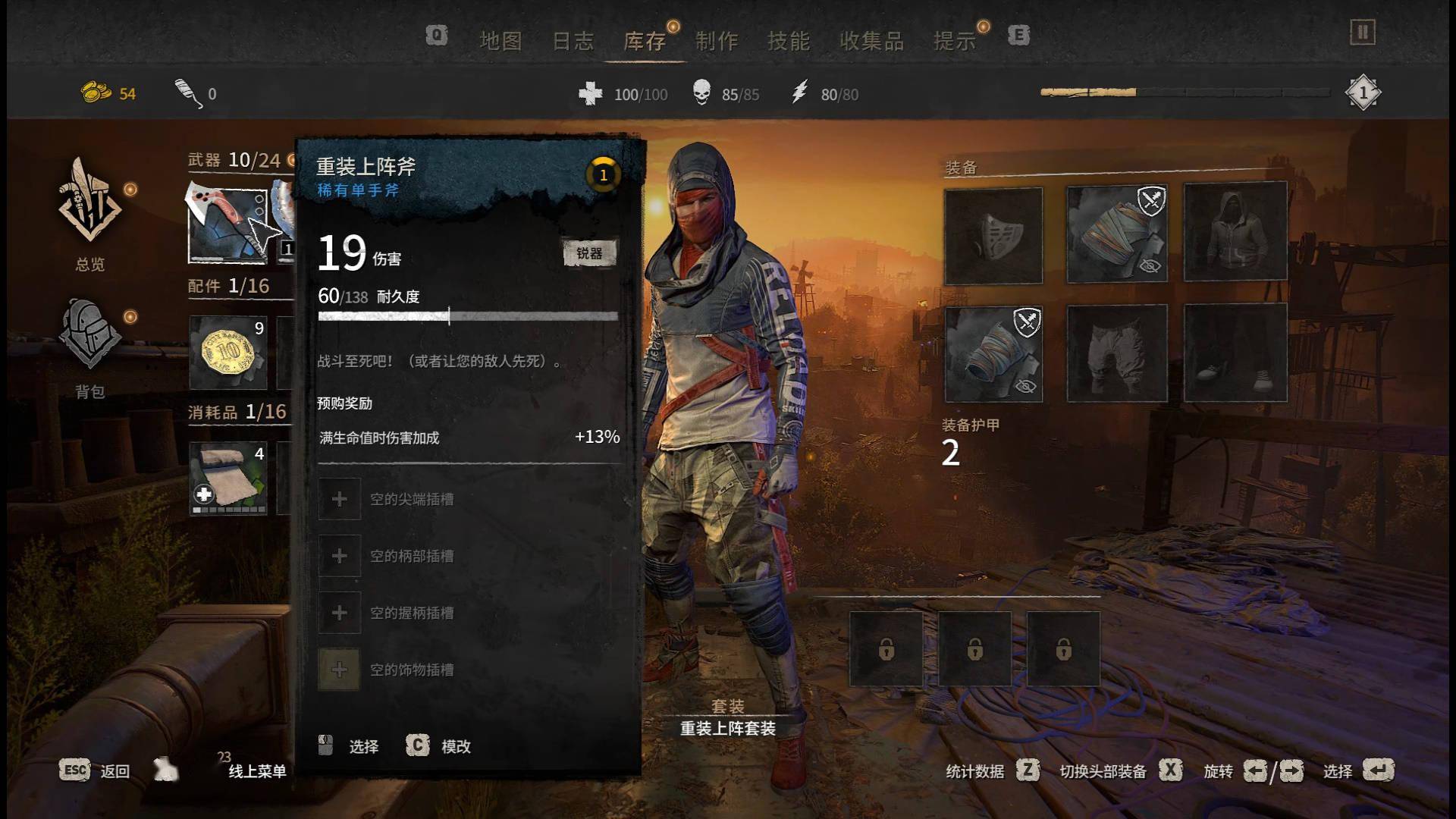Choose the 背包 backpack category
The width and height of the screenshot is (1456, 819).
coord(90,345)
